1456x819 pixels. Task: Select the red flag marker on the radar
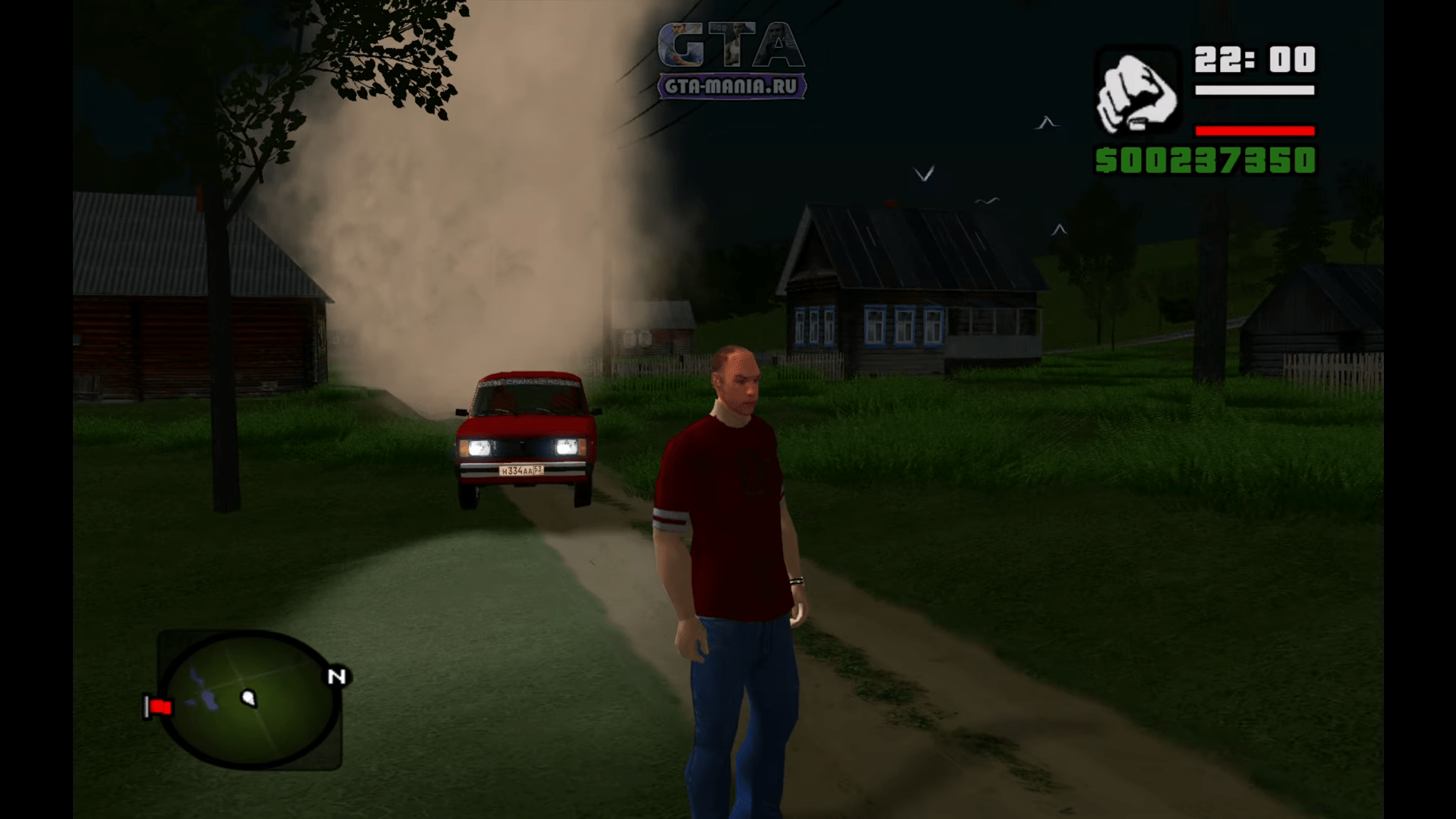tap(159, 707)
